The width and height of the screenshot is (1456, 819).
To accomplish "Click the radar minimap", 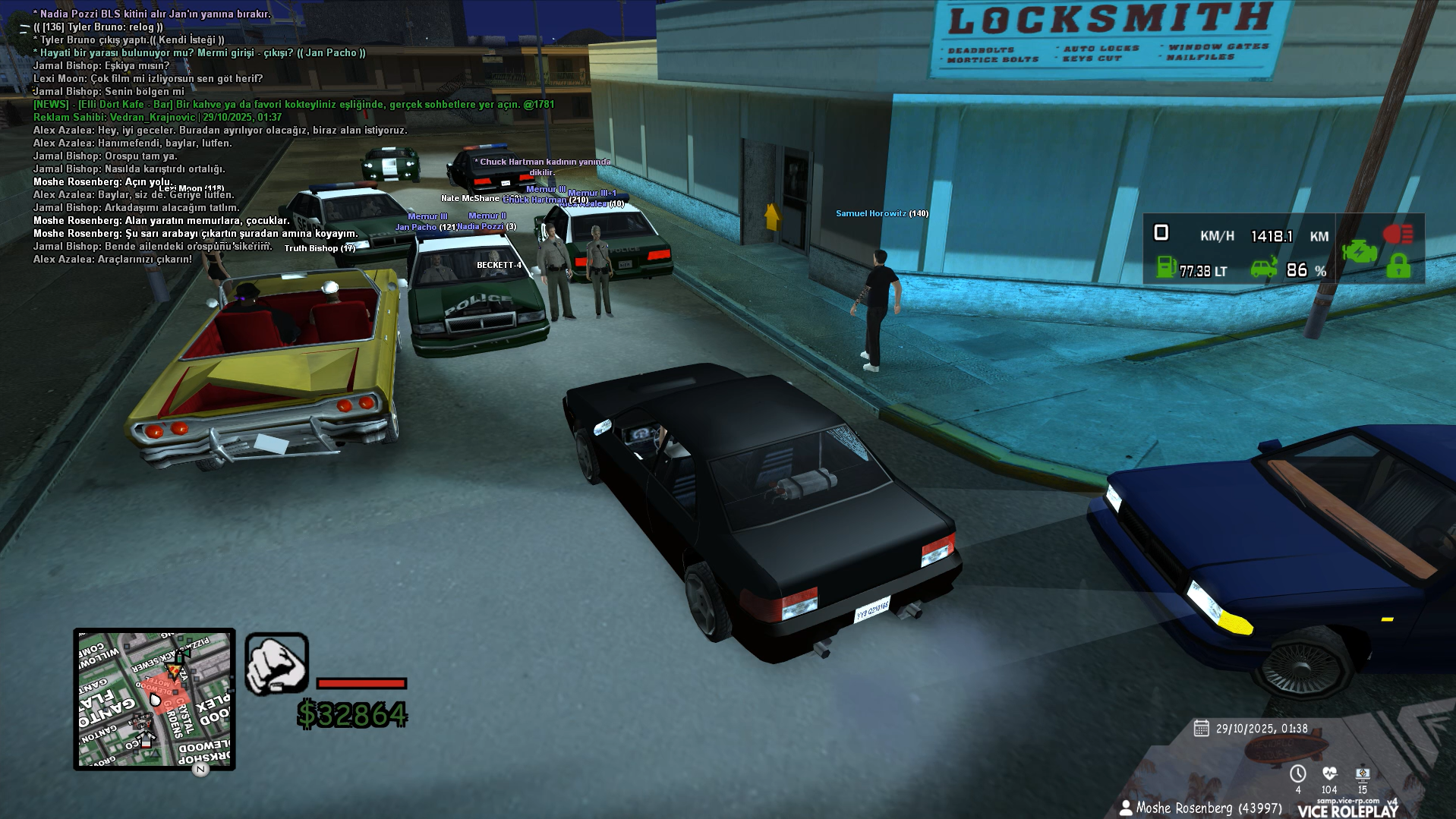I will click(154, 698).
